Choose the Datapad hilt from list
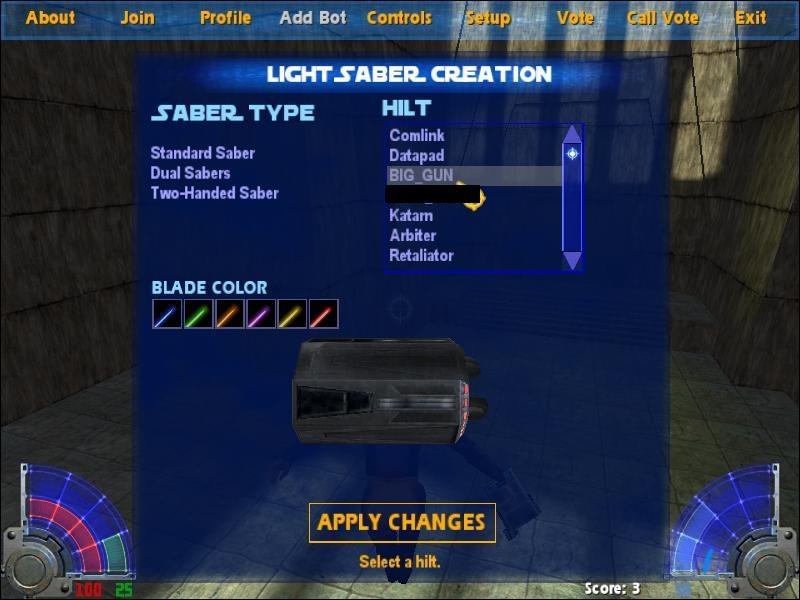800x600 pixels. (x=416, y=155)
